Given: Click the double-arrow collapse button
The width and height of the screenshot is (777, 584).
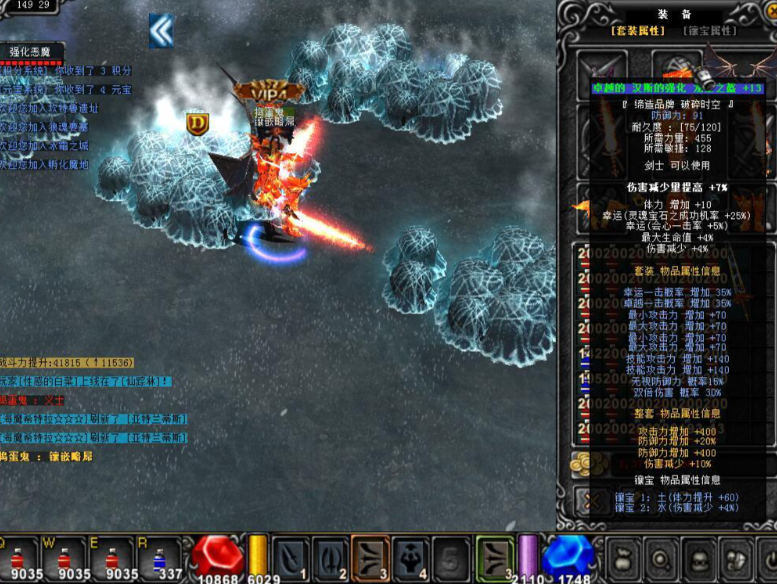Looking at the screenshot, I should [x=161, y=31].
